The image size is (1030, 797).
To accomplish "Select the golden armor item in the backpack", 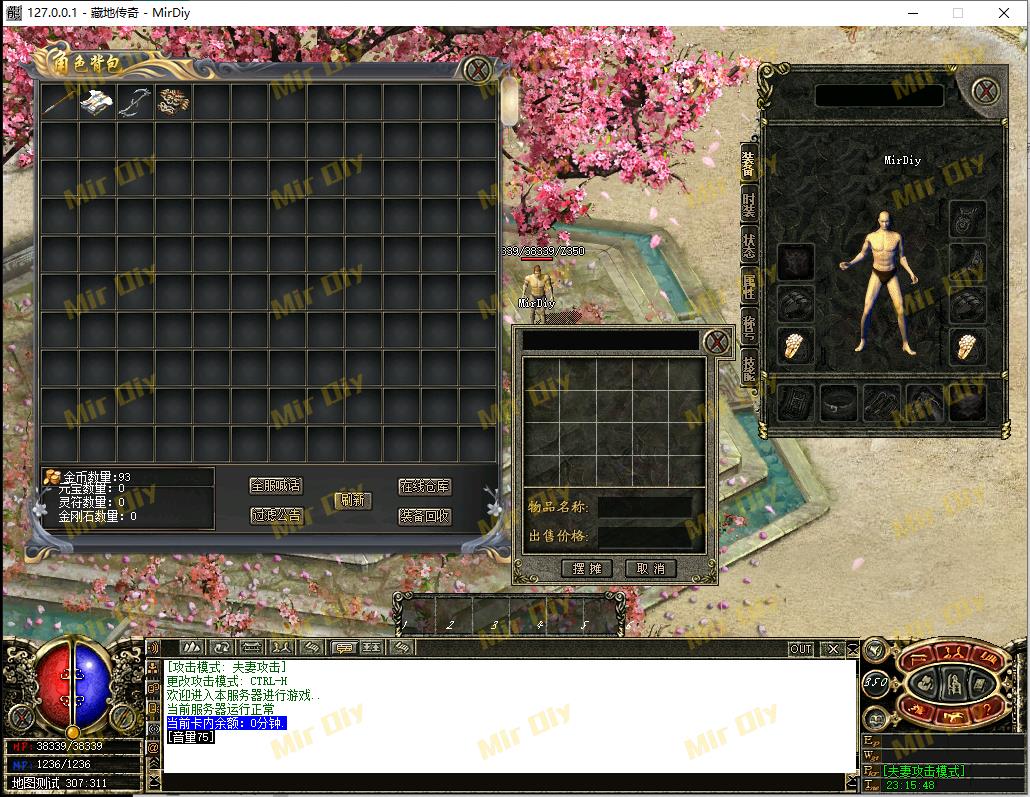I will pos(174,101).
